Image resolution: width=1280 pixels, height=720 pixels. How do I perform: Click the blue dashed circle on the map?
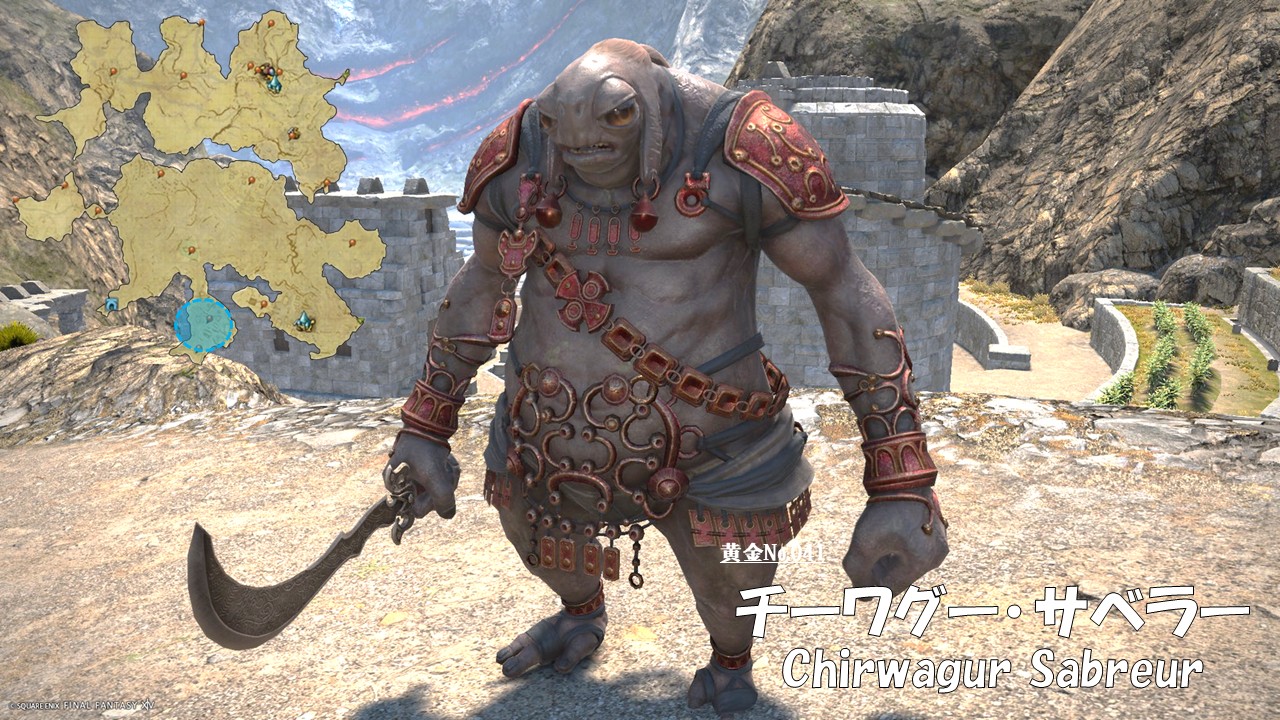pyautogui.click(x=204, y=324)
